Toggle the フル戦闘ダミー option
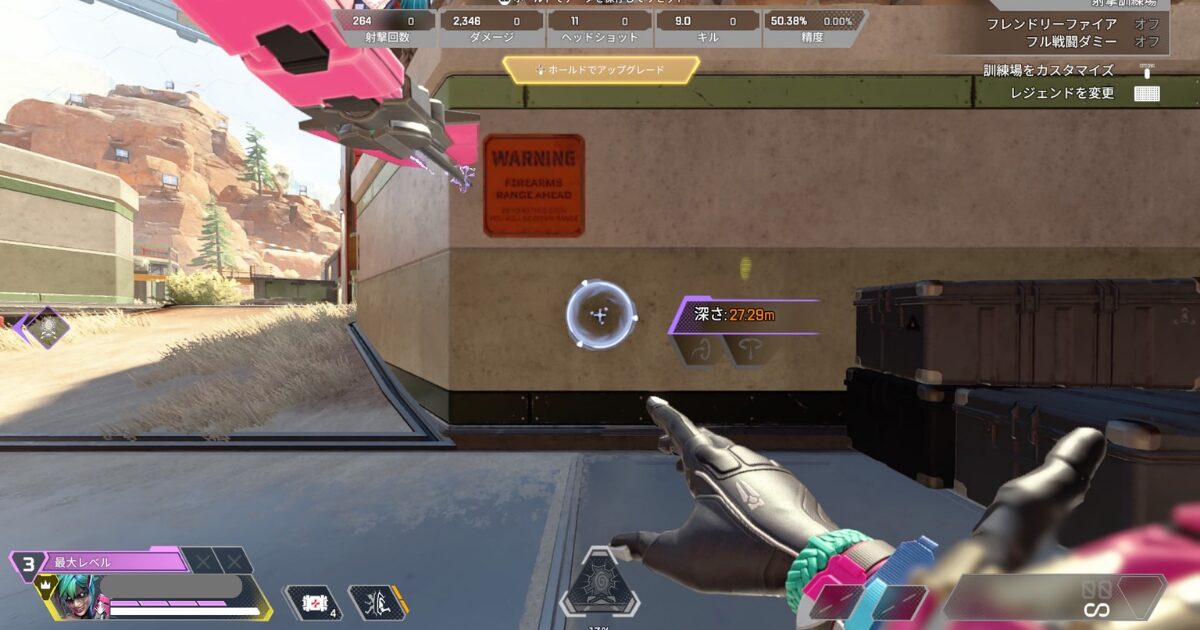Screen dimensions: 1200x630 coord(1146,42)
